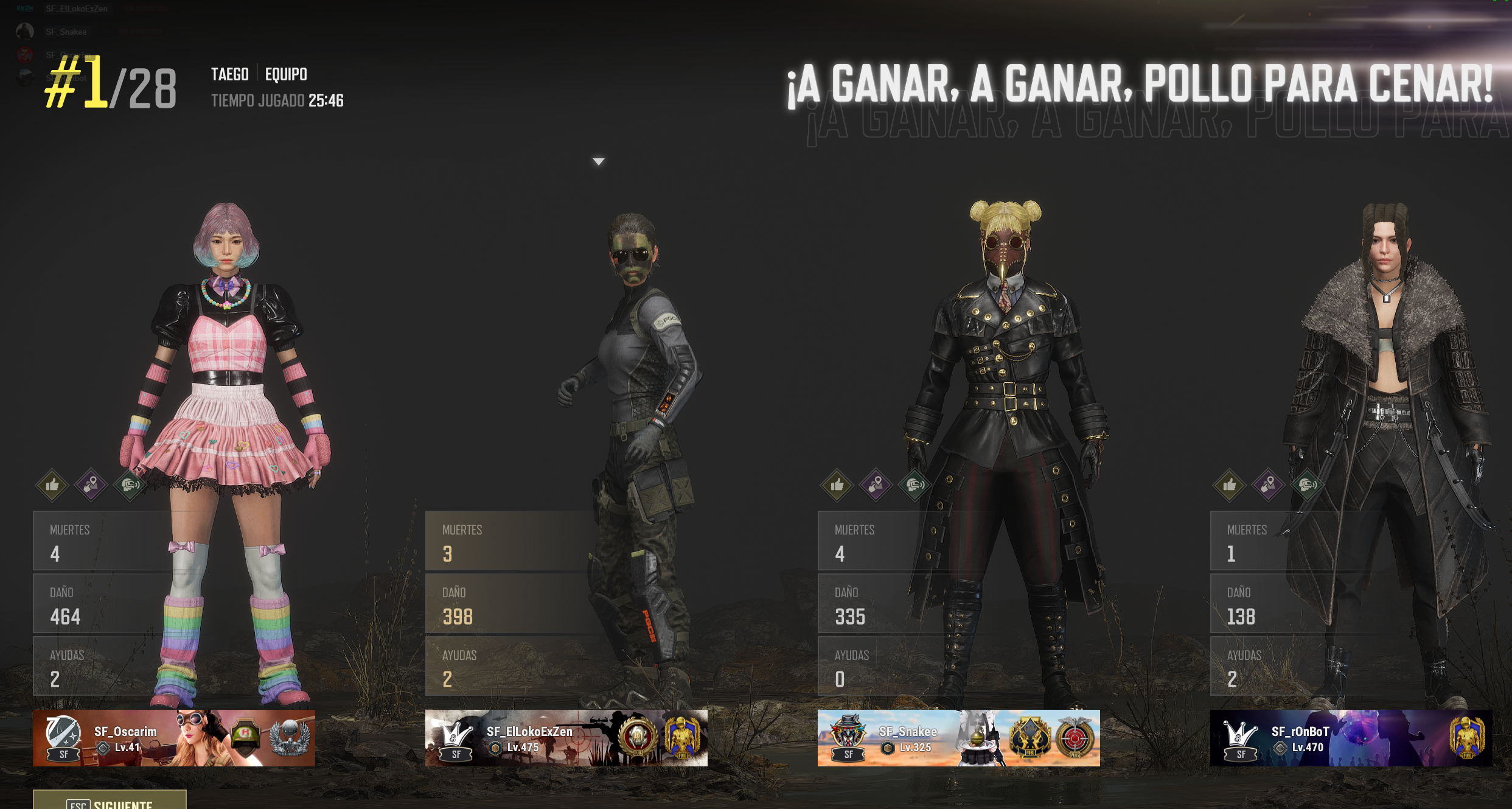
Task: Give SF_rOnBoT a thumbs-up commendation
Action: point(1230,485)
